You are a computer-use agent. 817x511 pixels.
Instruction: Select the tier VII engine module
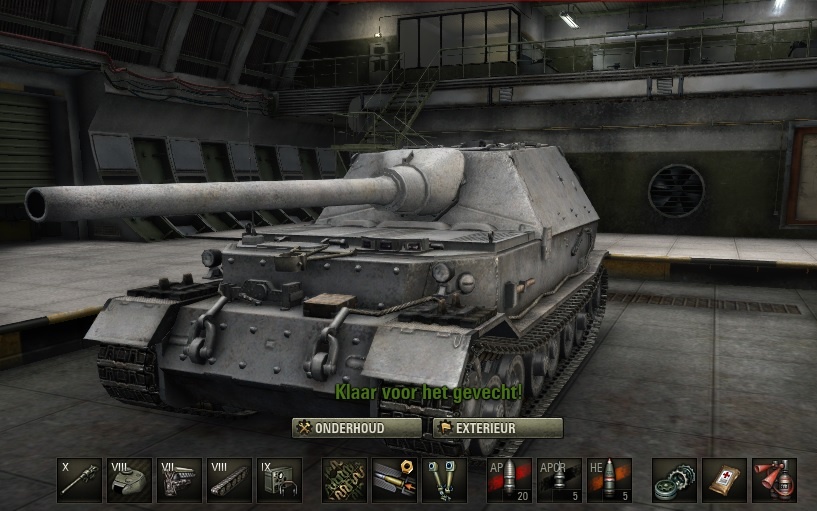click(180, 480)
